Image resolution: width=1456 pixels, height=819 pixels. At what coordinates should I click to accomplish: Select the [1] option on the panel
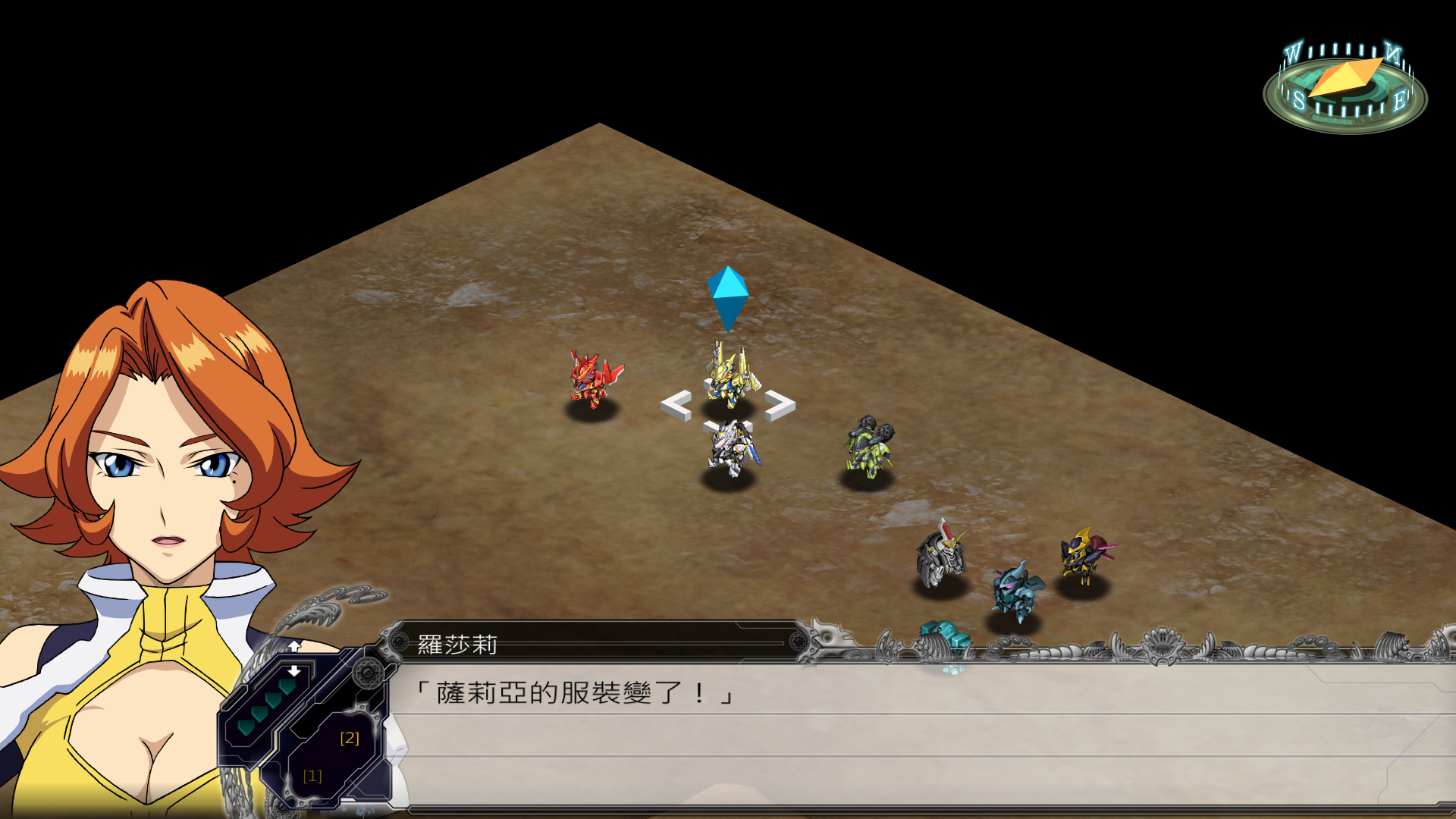(312, 776)
